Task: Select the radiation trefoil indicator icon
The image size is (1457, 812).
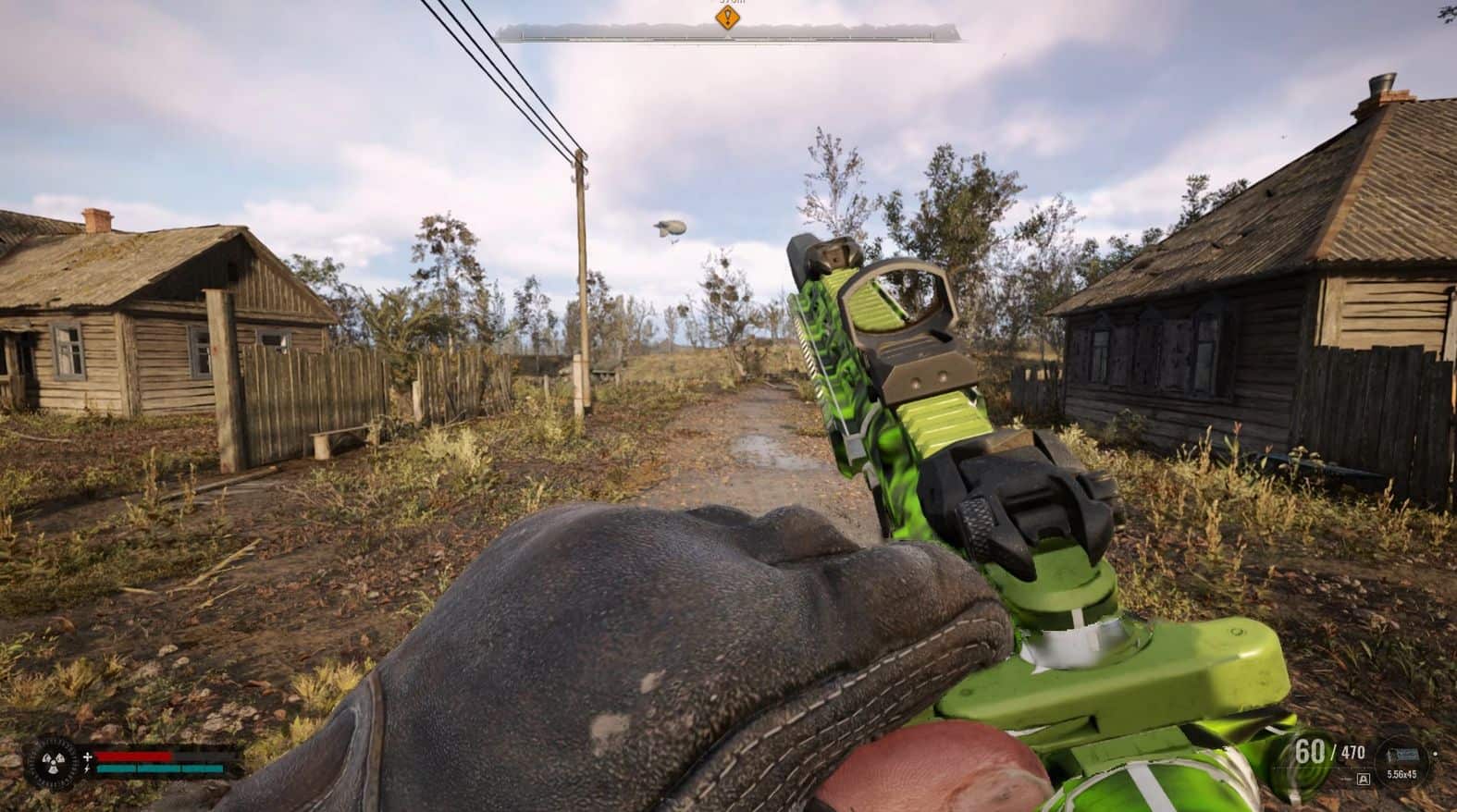Action: click(53, 762)
